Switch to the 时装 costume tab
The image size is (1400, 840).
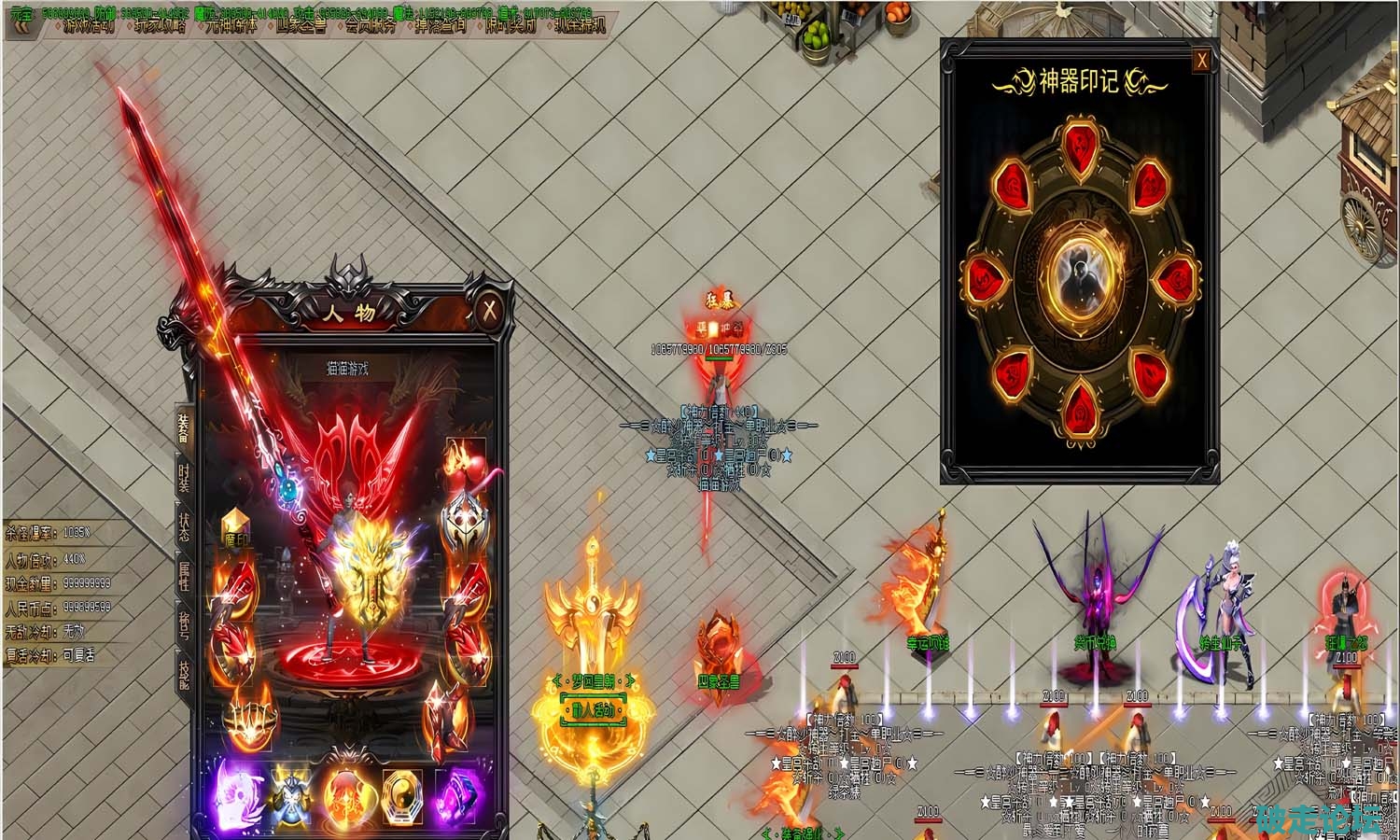[184, 477]
